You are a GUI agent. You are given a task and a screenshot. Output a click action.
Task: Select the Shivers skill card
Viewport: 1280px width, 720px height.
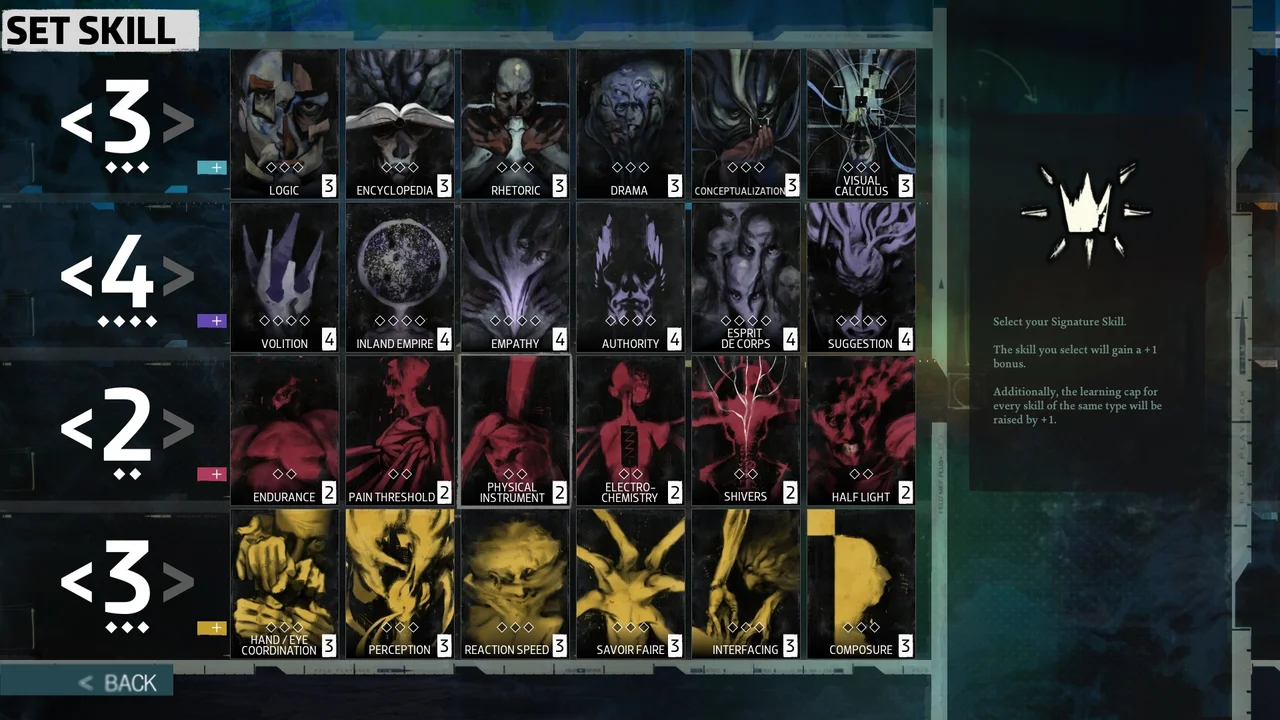[x=745, y=430]
